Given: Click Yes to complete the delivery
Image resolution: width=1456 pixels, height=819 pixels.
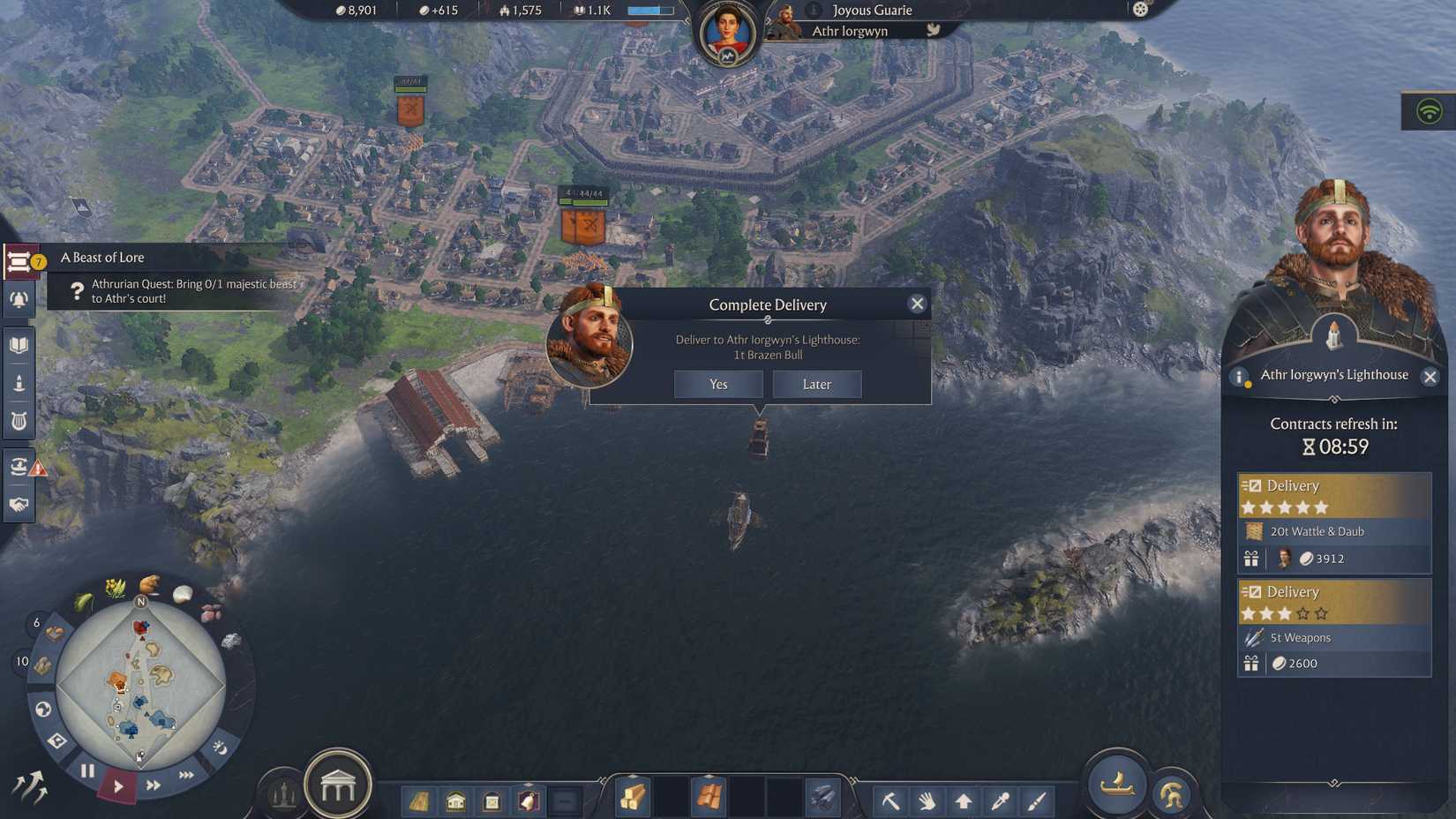Looking at the screenshot, I should tap(717, 384).
